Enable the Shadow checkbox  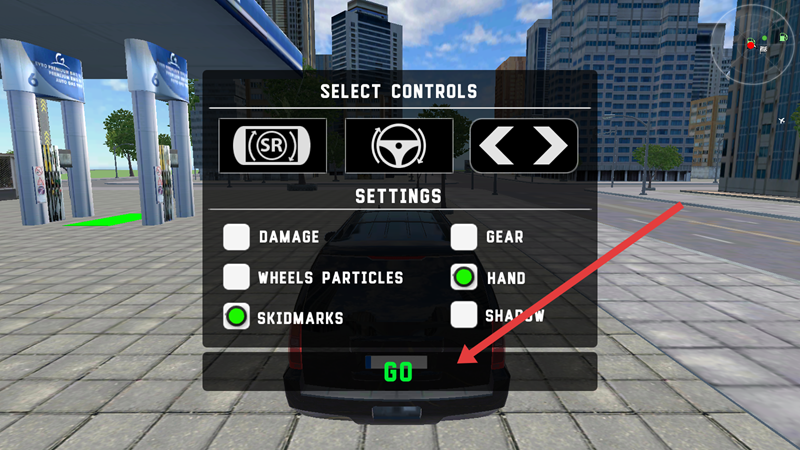464,315
